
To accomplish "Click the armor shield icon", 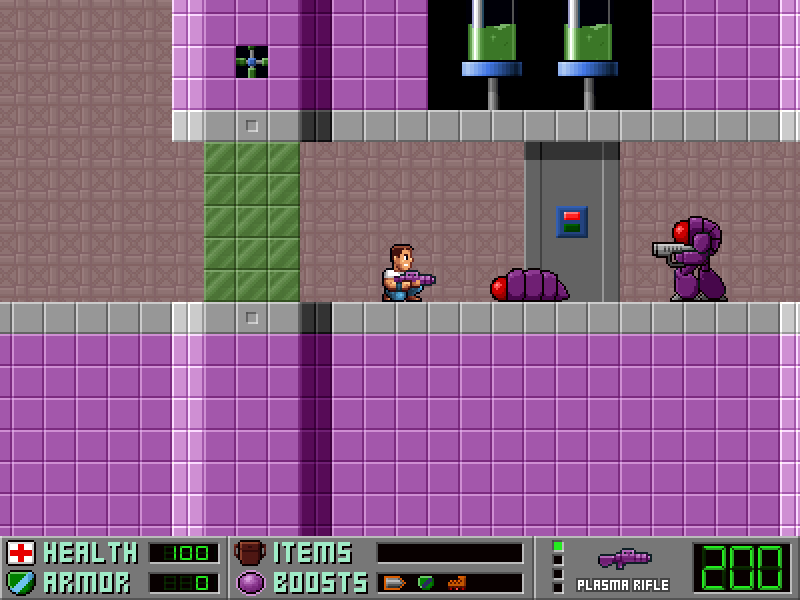I will 20,582.
